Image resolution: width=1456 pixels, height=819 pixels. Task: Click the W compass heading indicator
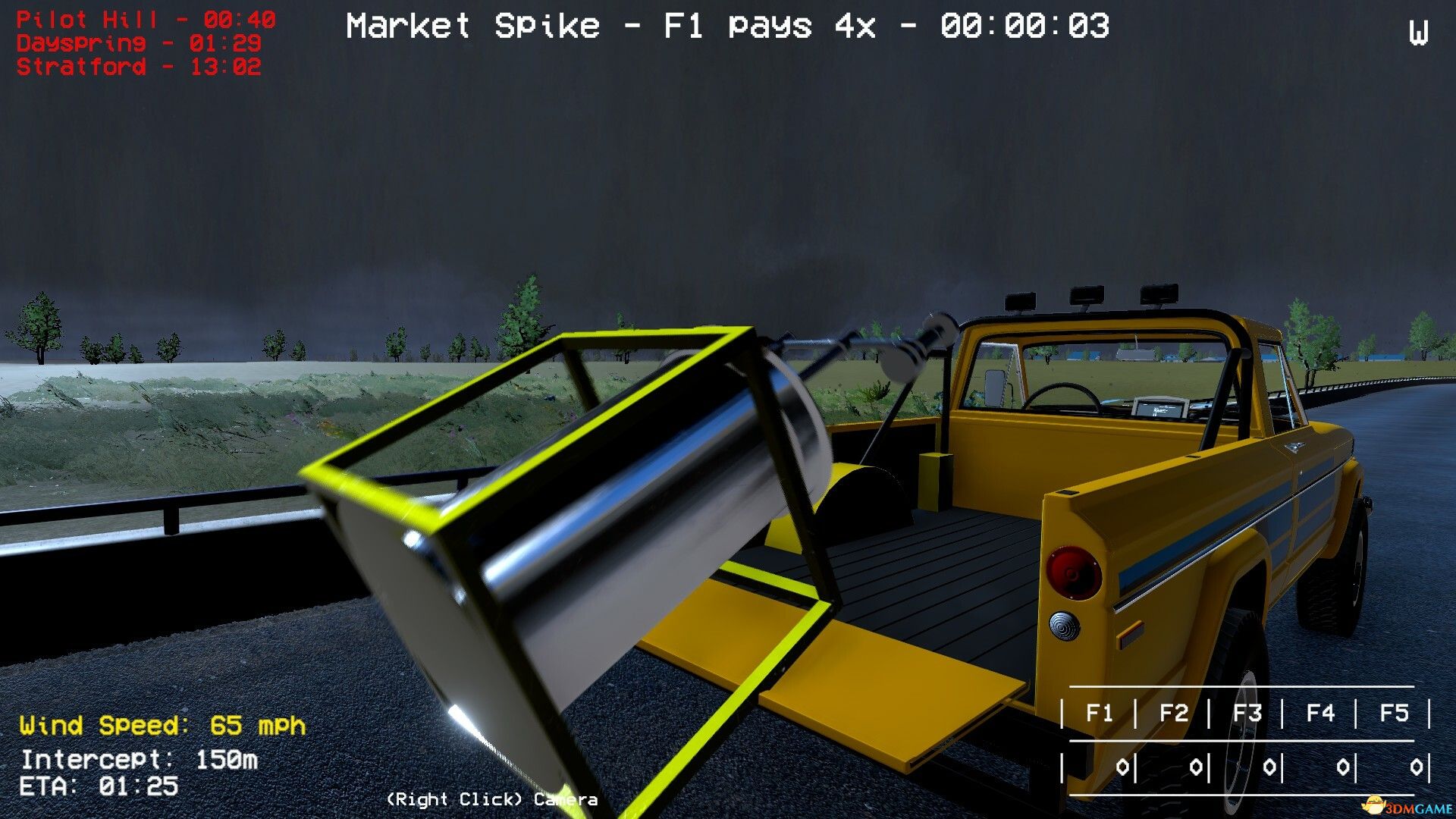coord(1417,33)
